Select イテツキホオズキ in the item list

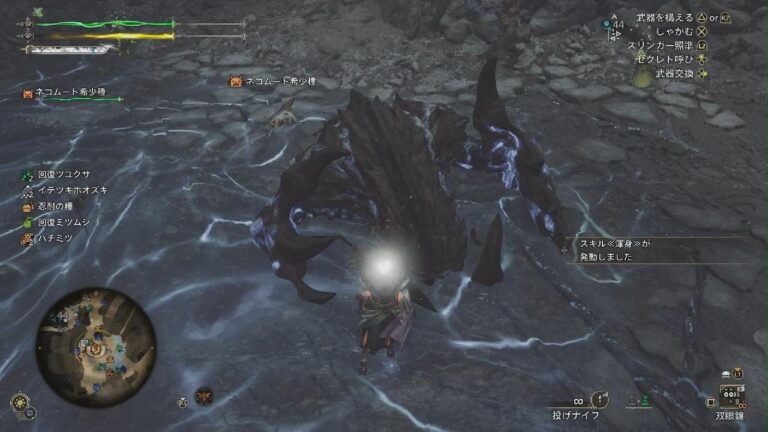72,190
